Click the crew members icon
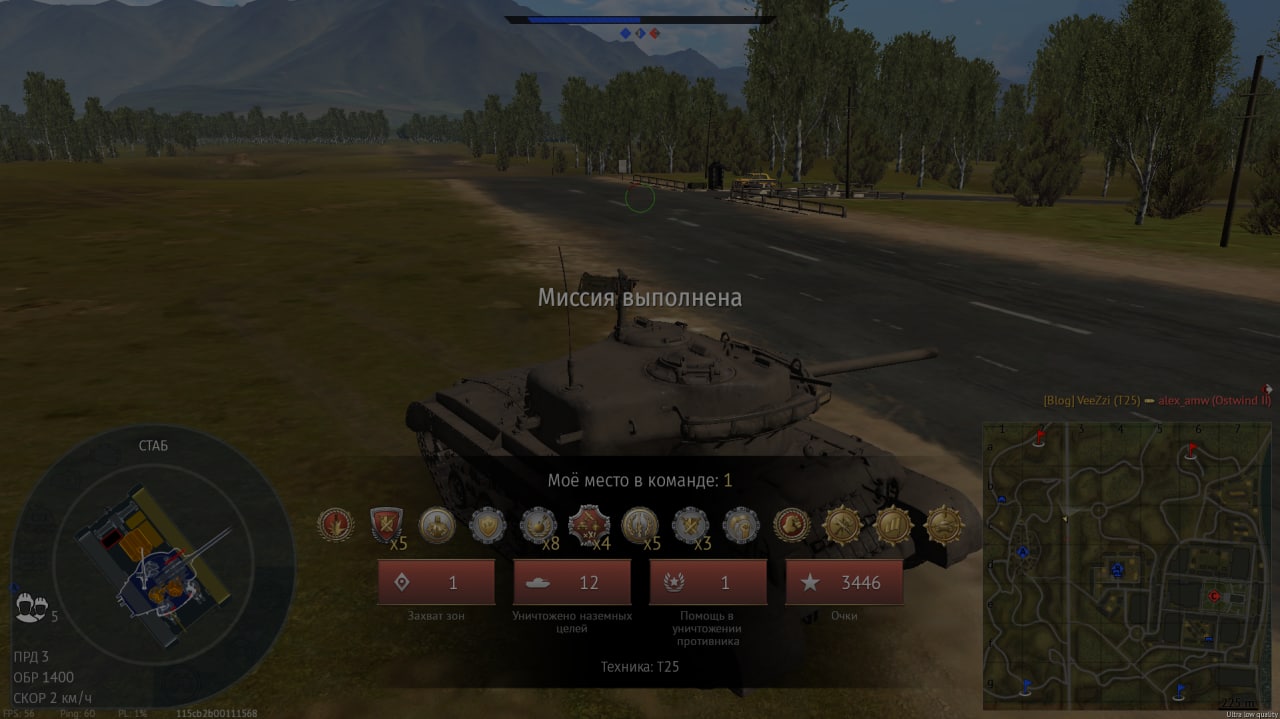This screenshot has height=719, width=1280. (x=30, y=607)
